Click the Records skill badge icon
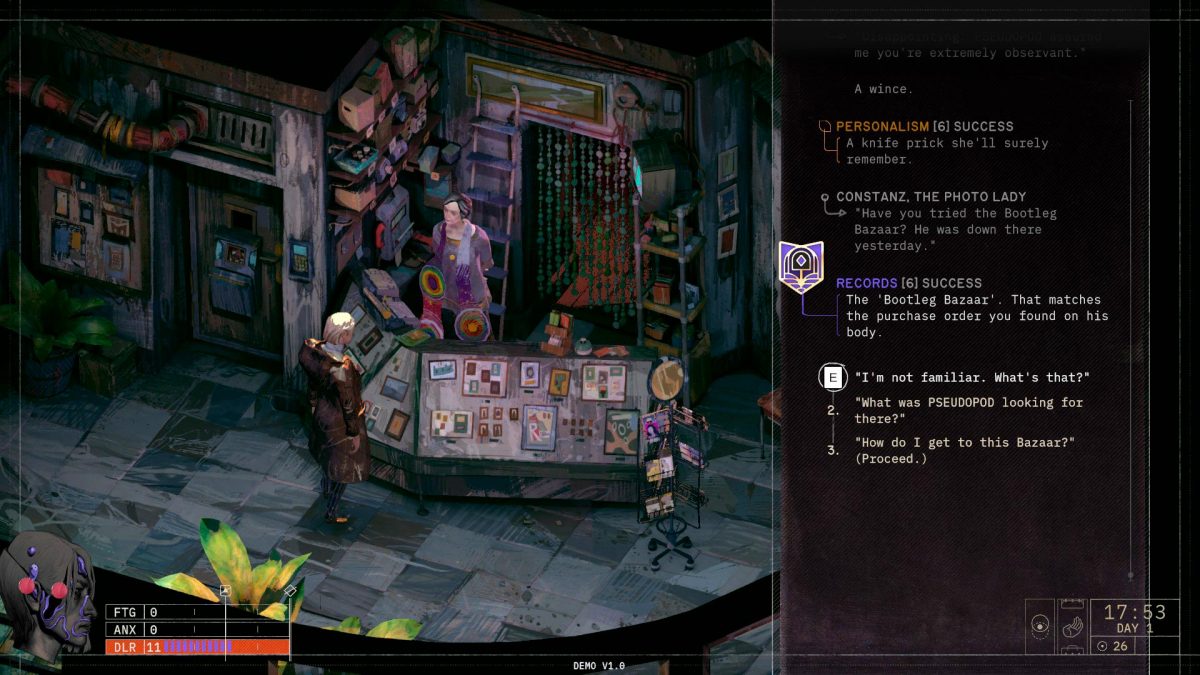 801,267
